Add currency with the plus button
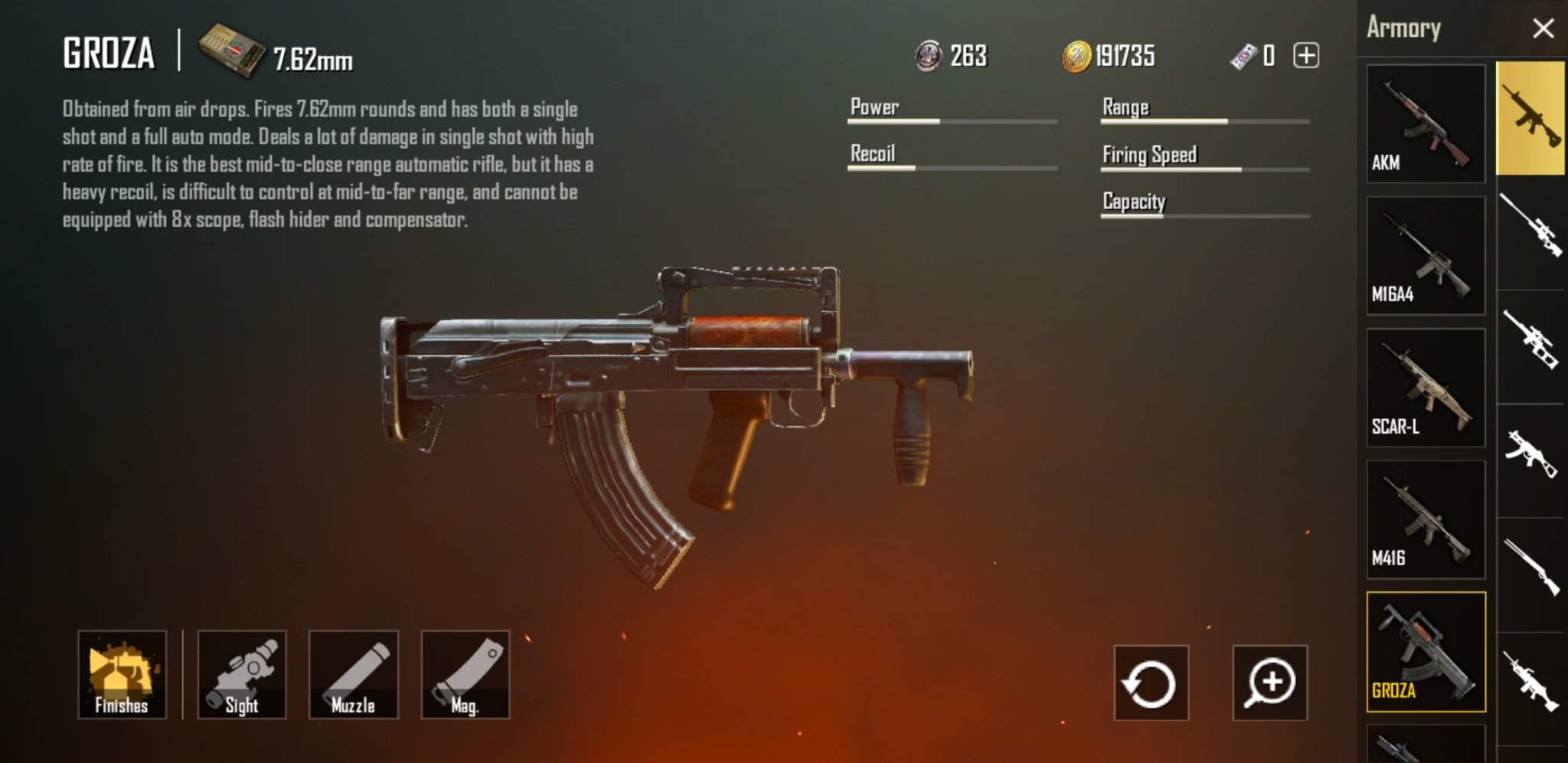Screen dimensions: 1568x763 [1306, 56]
